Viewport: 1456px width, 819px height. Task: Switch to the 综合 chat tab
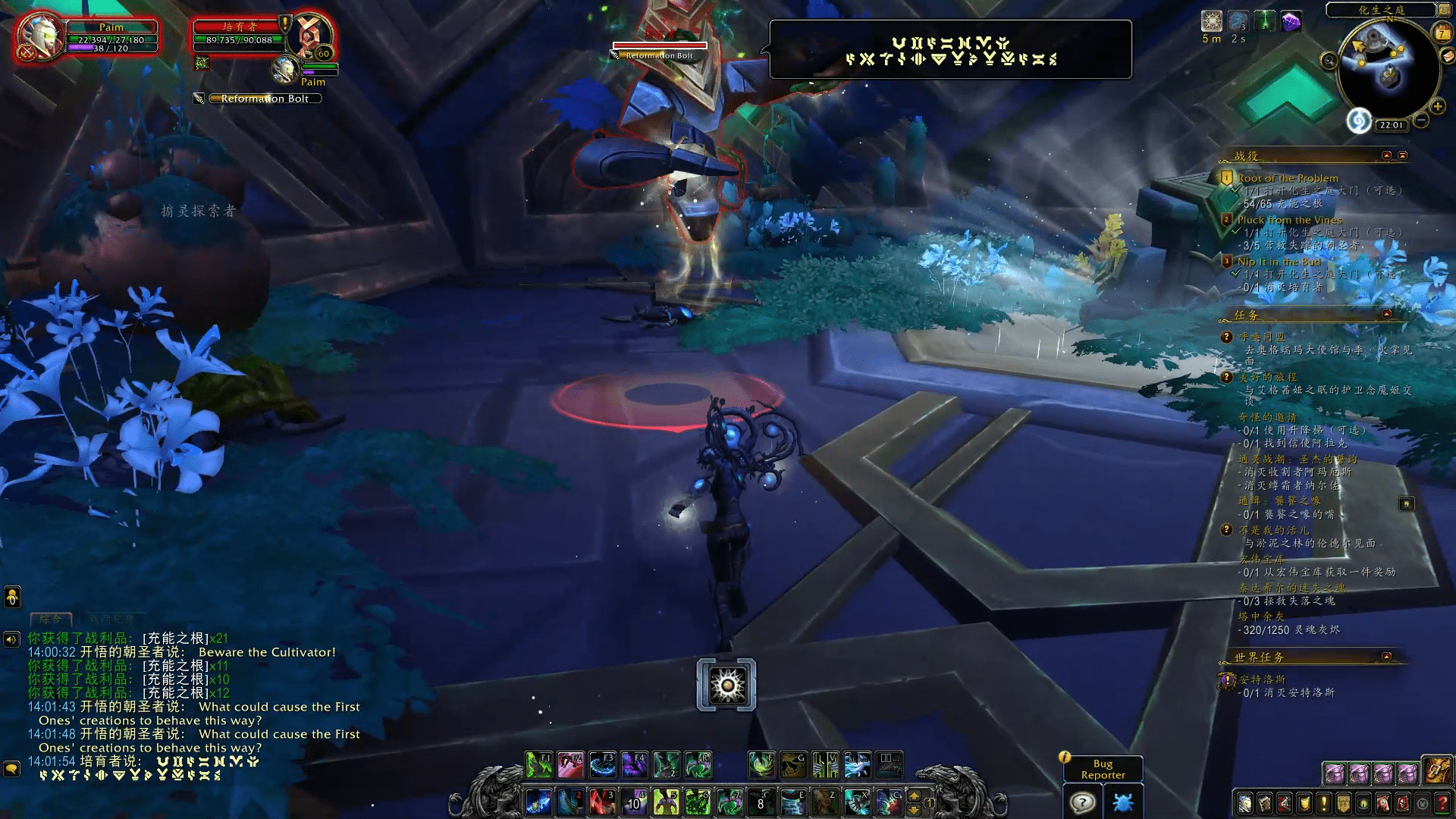coord(51,619)
